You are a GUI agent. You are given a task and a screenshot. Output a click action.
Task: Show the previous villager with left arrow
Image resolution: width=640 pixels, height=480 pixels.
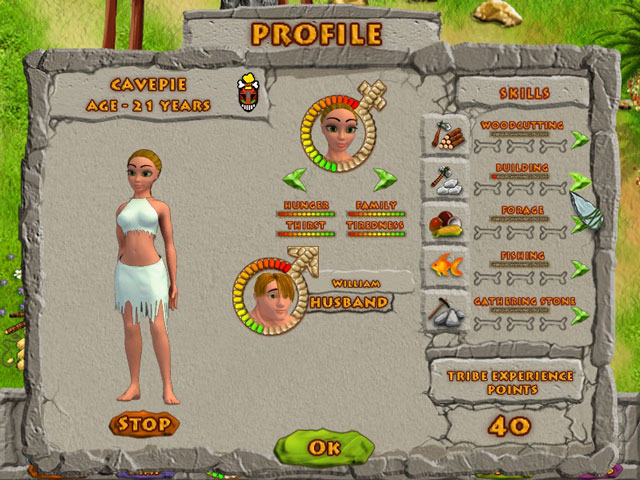(x=294, y=180)
